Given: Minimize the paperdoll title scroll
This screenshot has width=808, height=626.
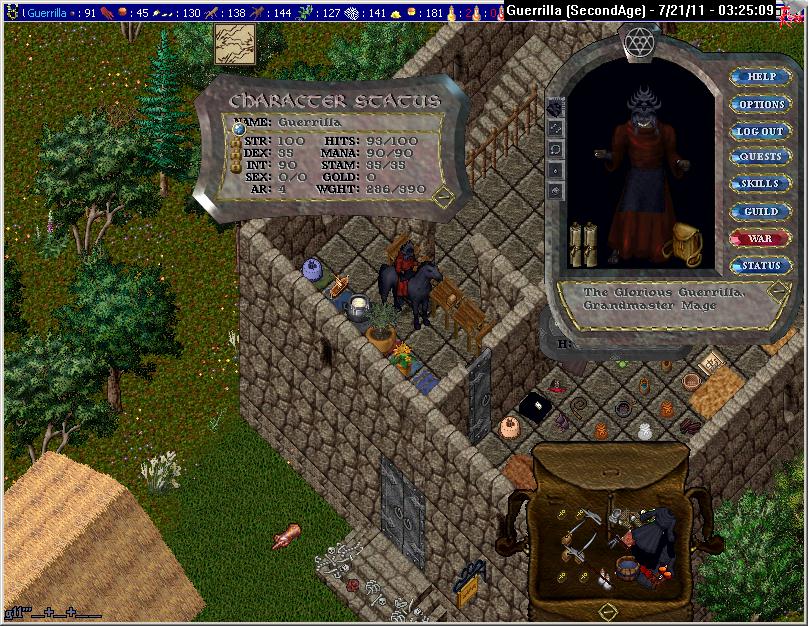Looking at the screenshot, I should click(x=777, y=292).
